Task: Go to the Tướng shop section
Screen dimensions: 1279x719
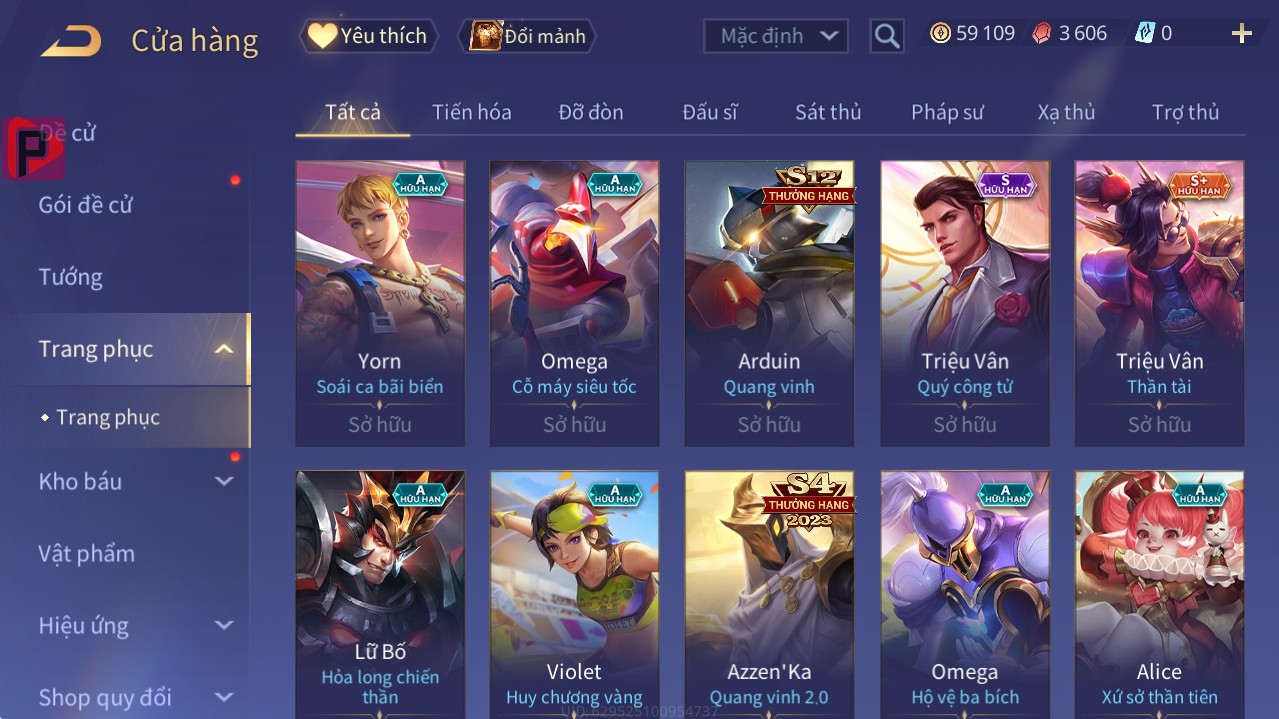Action: click(x=71, y=277)
